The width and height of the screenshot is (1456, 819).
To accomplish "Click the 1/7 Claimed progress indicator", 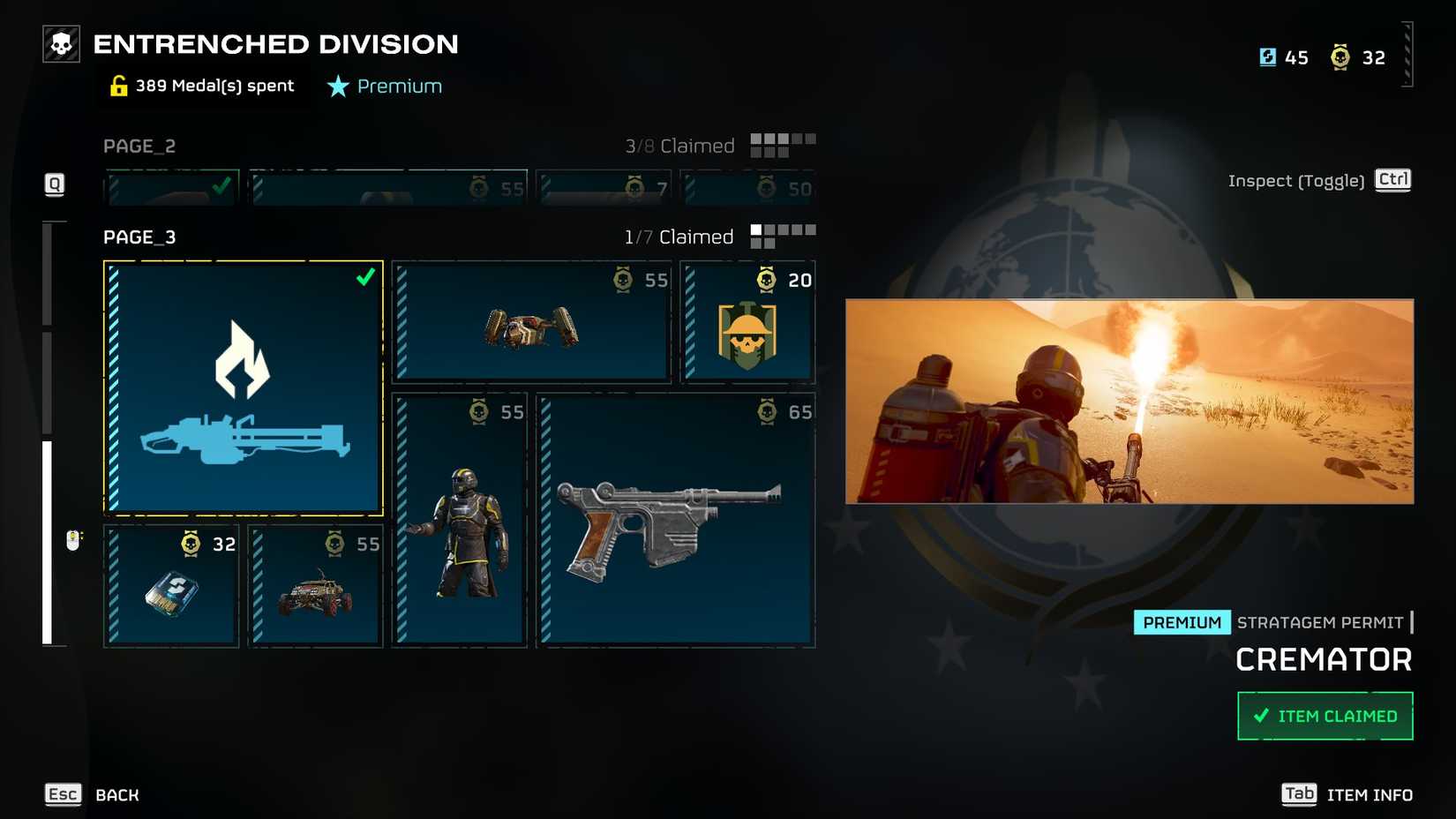I will click(678, 236).
